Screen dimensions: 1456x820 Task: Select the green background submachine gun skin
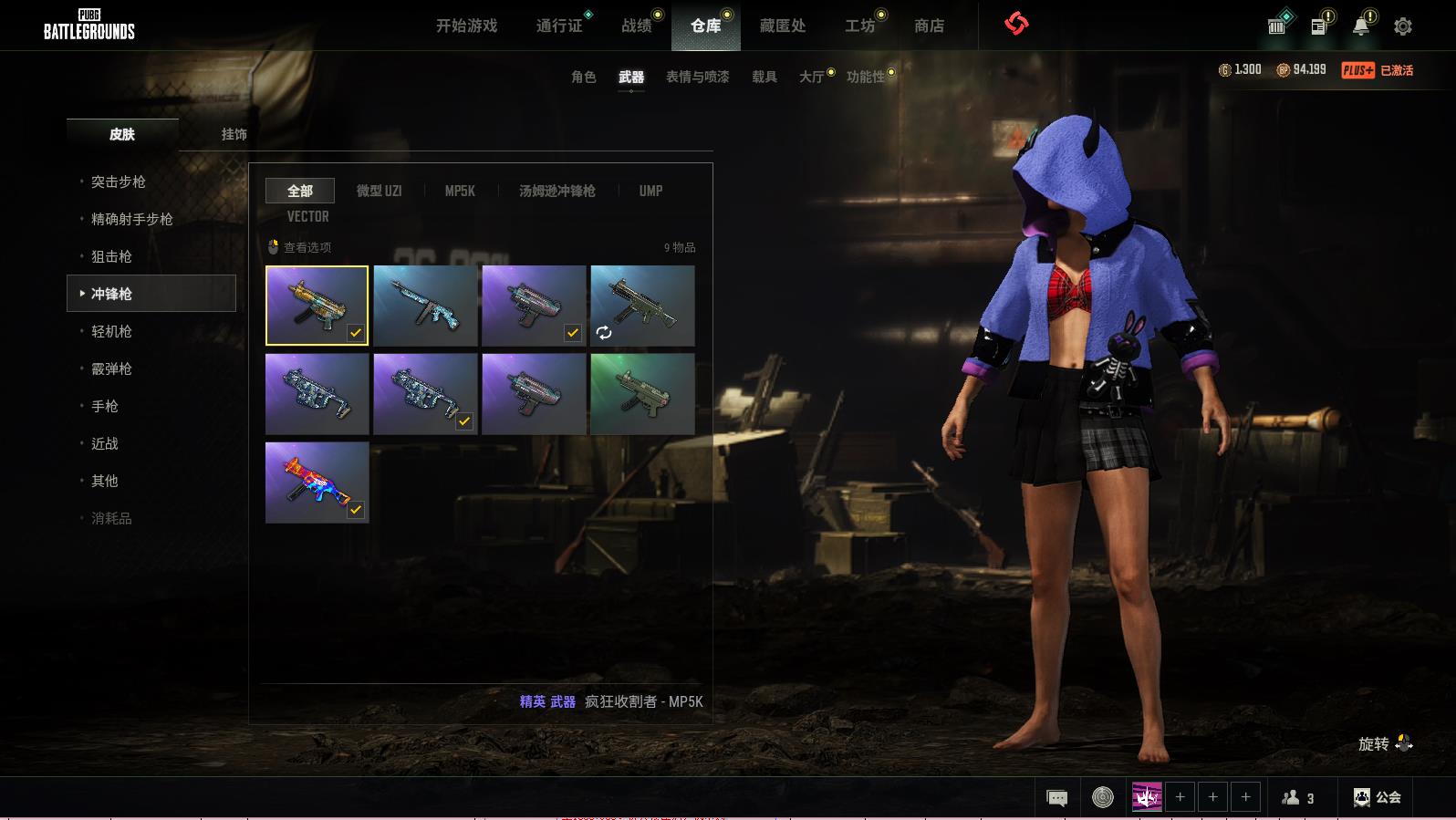coord(642,394)
